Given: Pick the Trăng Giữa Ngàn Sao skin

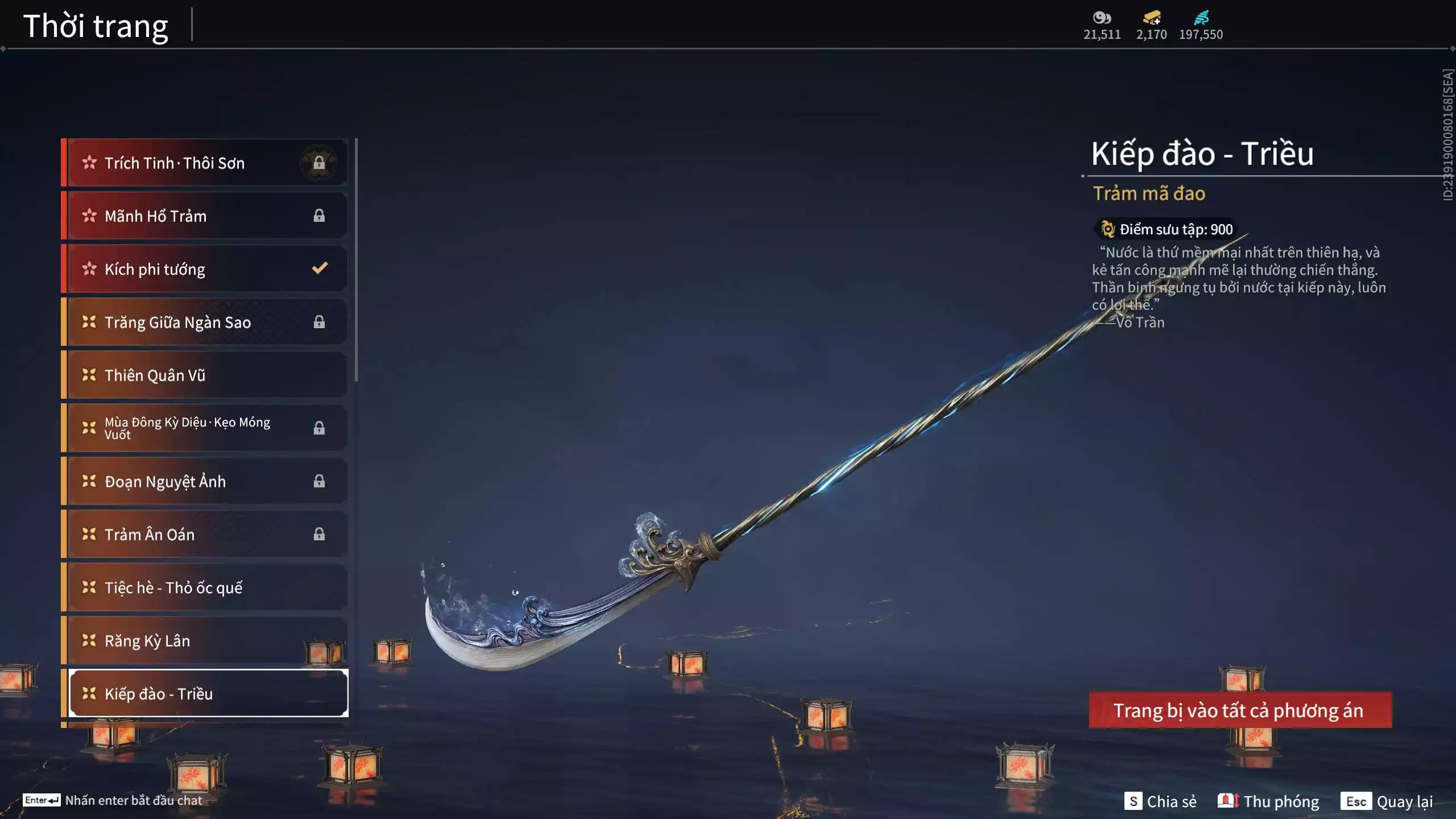Looking at the screenshot, I should click(205, 322).
